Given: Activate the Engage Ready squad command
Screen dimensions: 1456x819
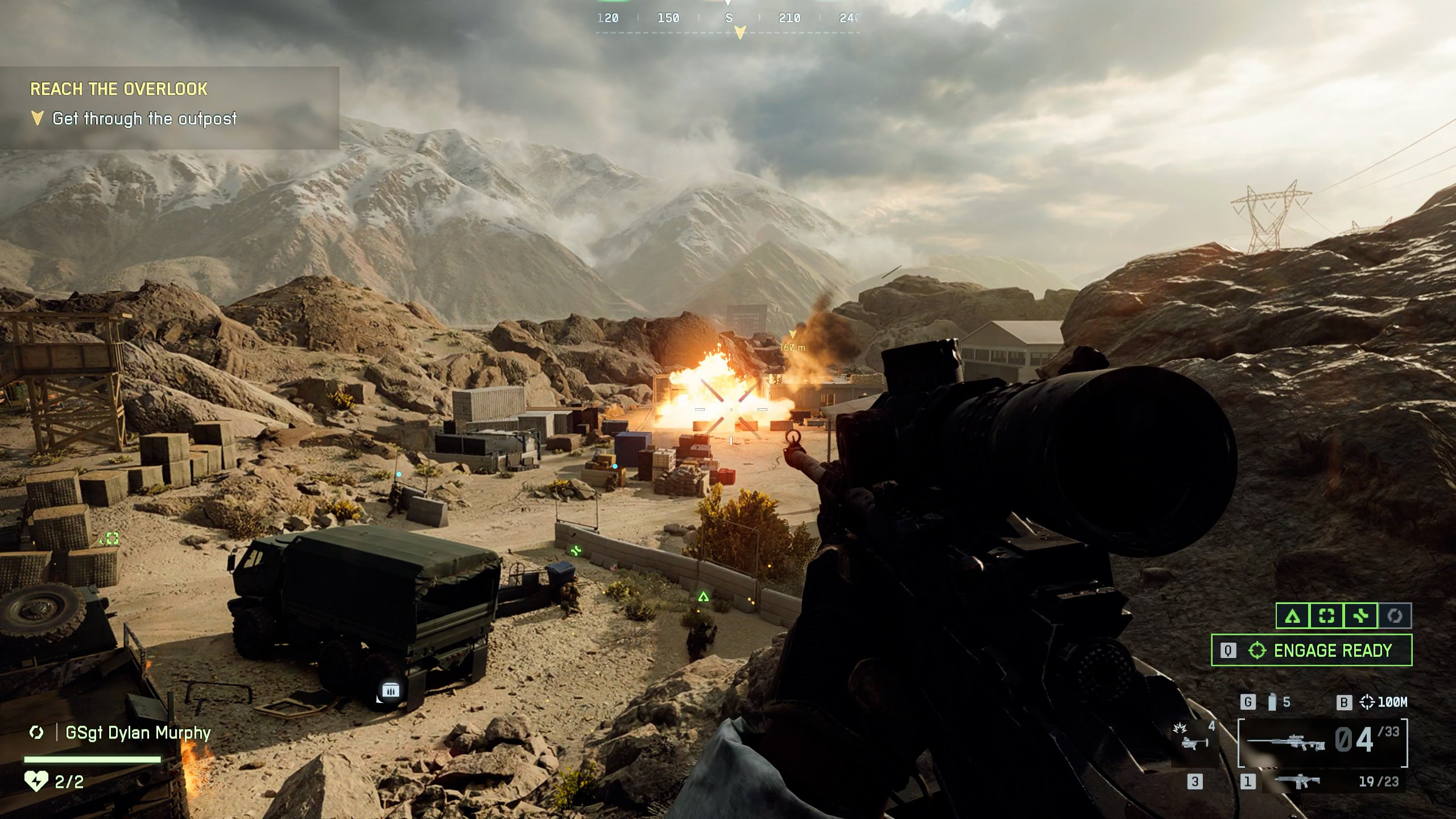Looking at the screenshot, I should 1311,650.
